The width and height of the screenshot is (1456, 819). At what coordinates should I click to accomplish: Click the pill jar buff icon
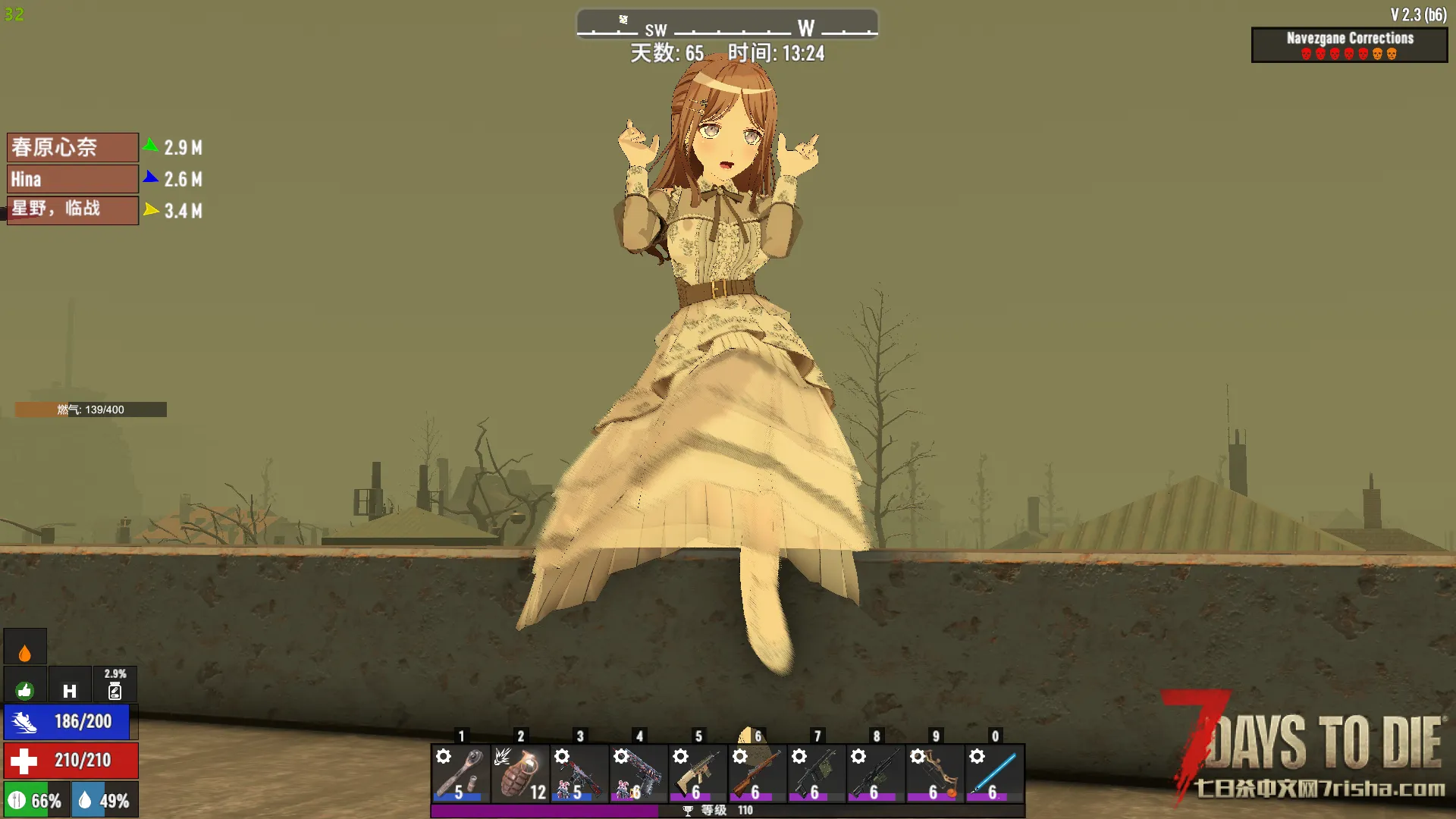115,690
